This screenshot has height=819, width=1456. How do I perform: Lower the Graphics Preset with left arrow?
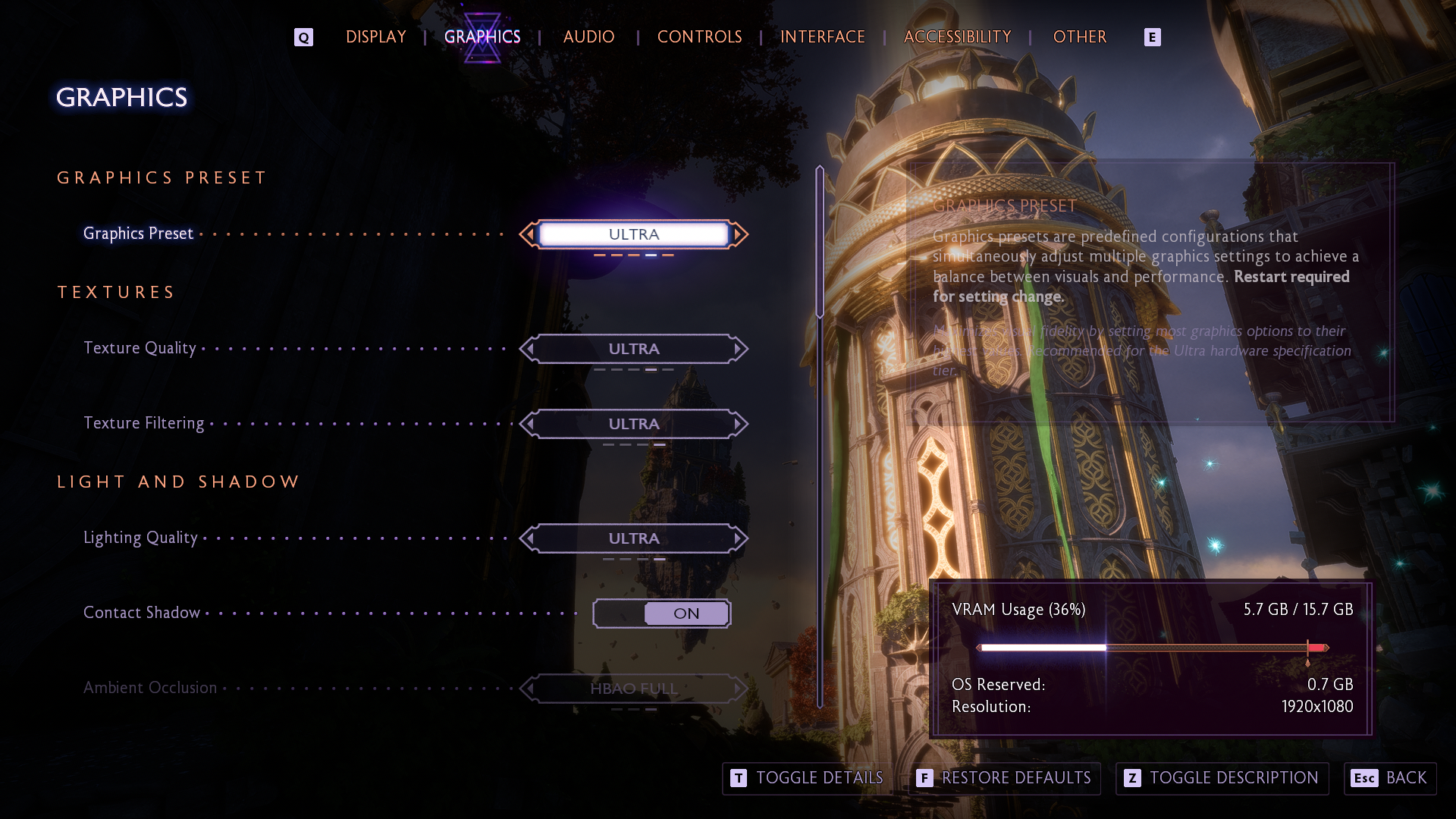(529, 234)
